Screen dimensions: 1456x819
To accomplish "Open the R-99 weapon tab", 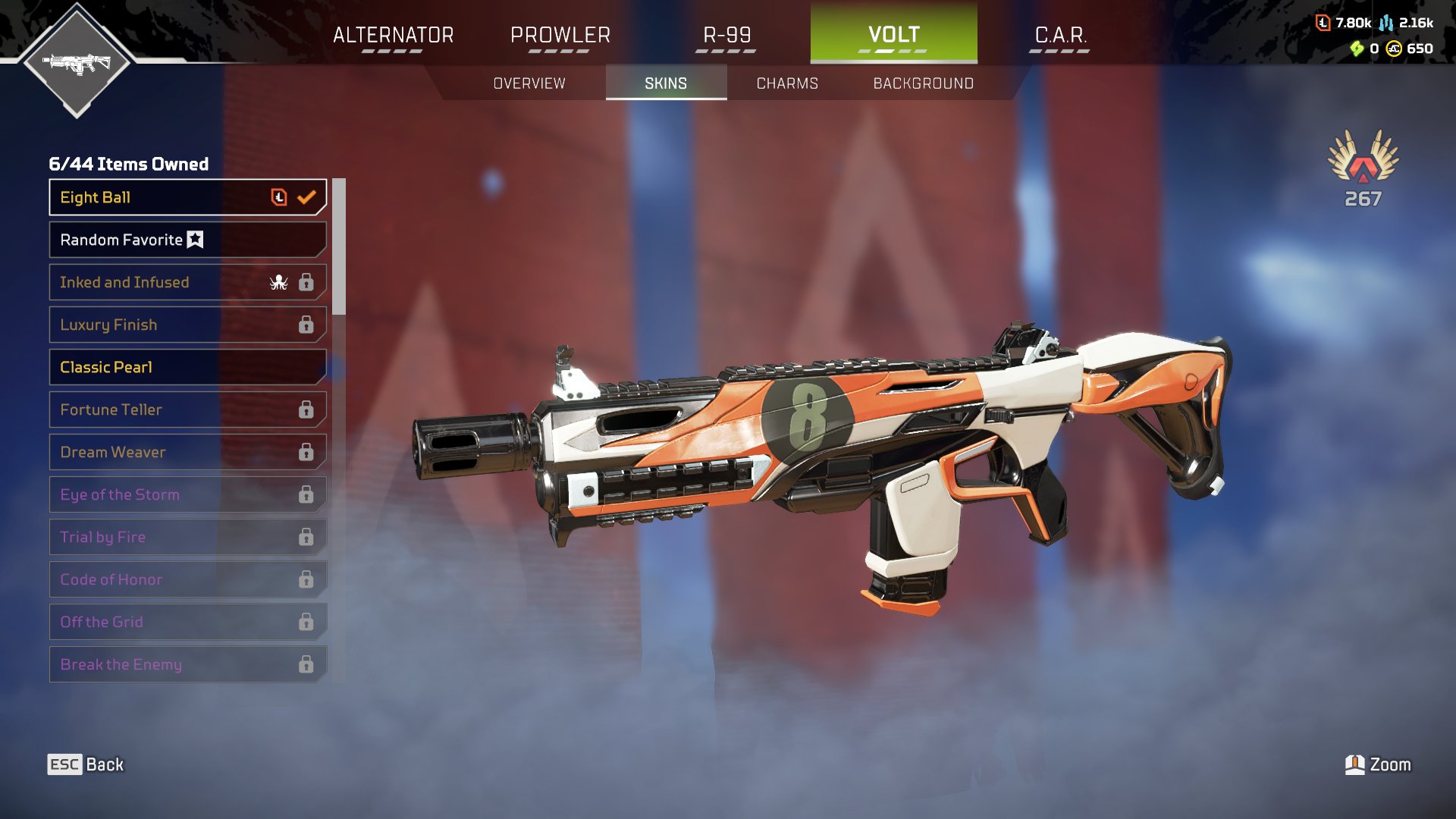I will tap(726, 36).
